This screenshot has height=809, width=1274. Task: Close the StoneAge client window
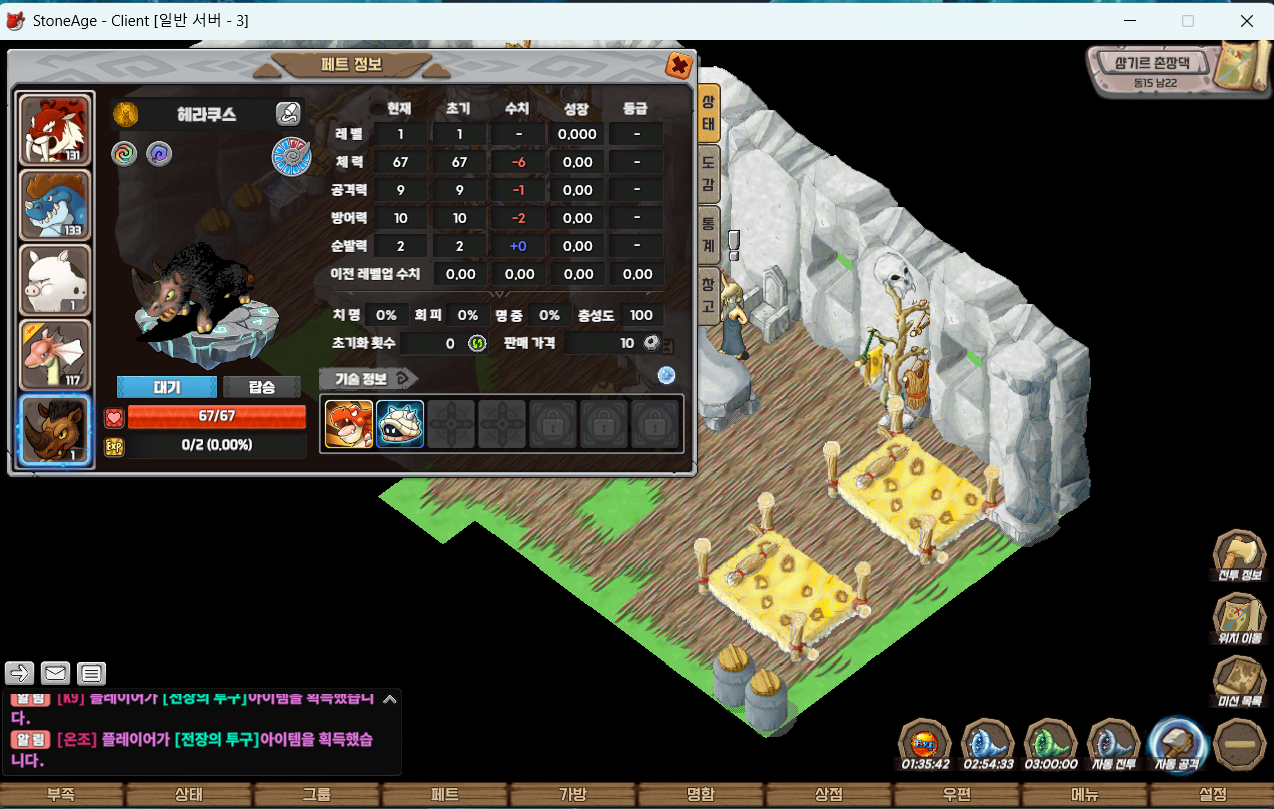1247,20
